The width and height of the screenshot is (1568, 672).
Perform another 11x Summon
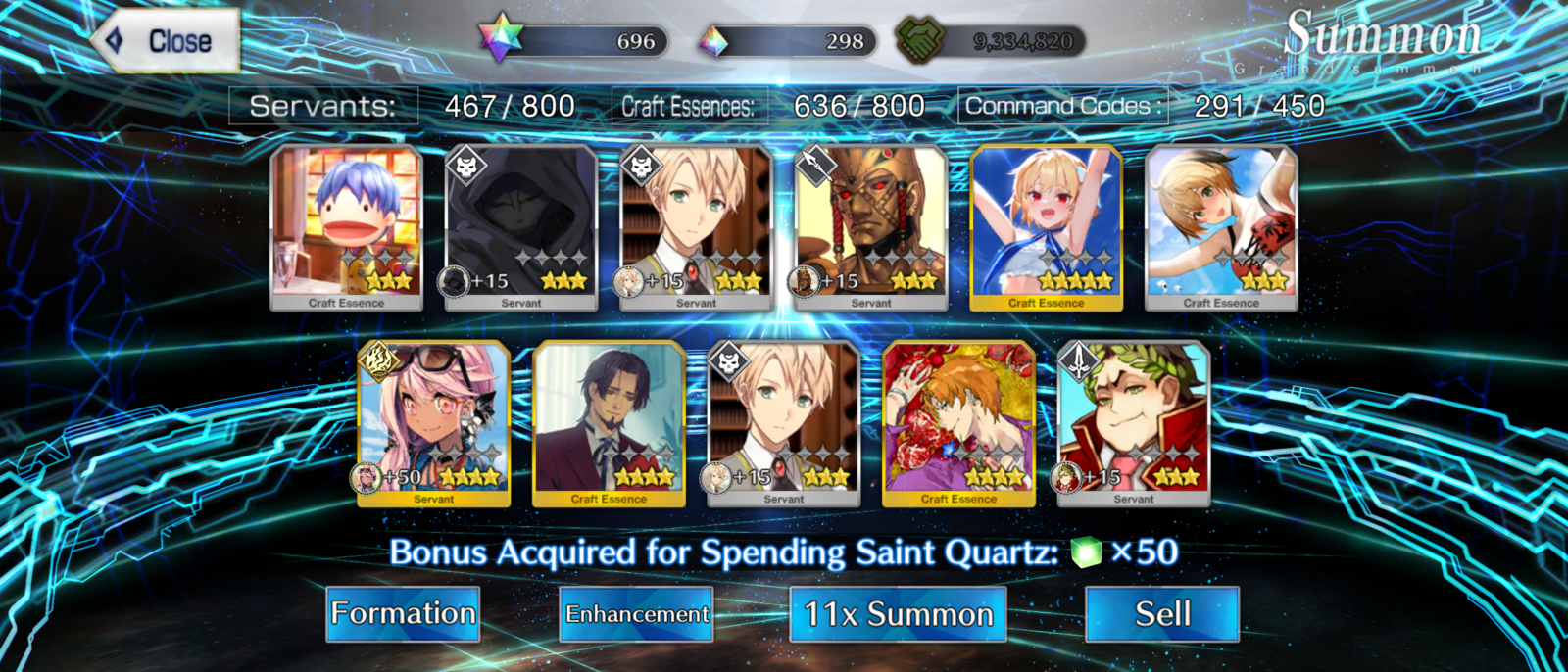tap(898, 614)
